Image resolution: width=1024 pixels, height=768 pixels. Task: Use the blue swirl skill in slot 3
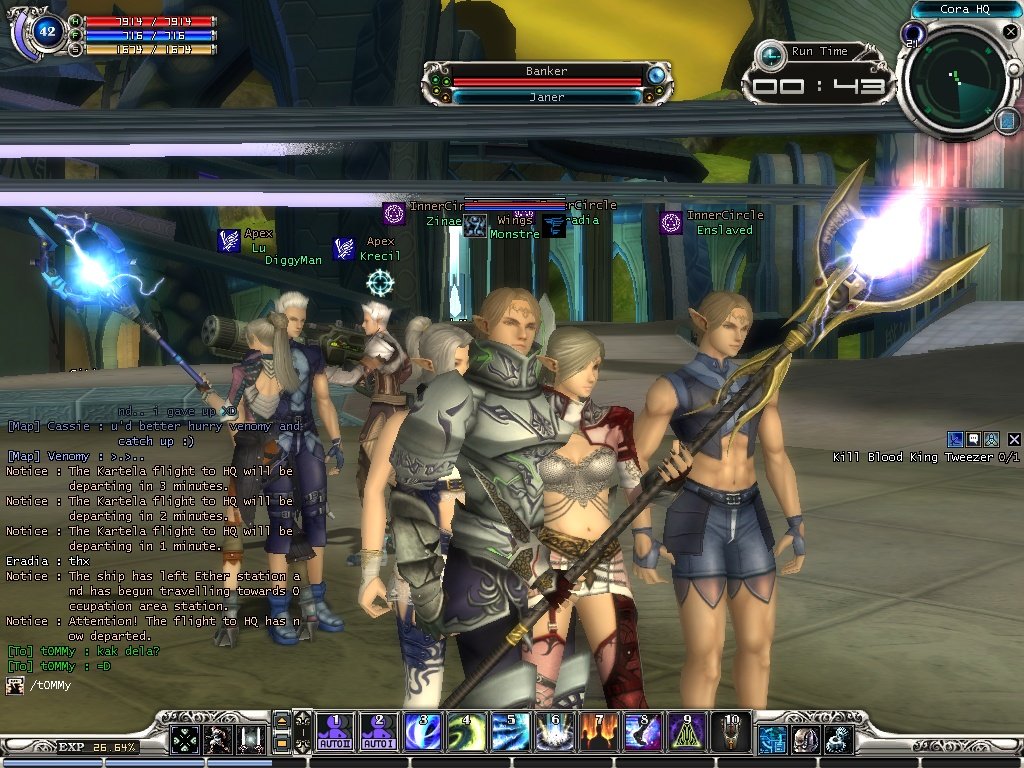click(424, 732)
